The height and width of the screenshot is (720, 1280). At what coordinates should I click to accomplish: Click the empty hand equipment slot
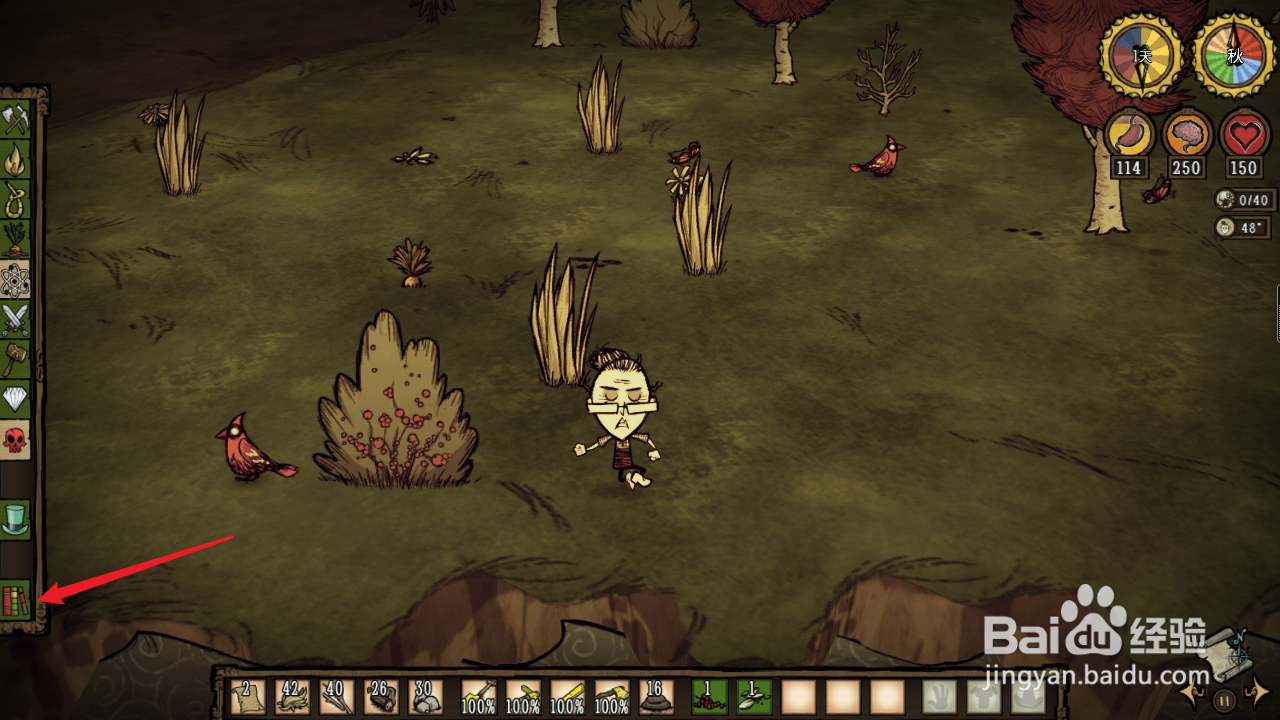939,697
